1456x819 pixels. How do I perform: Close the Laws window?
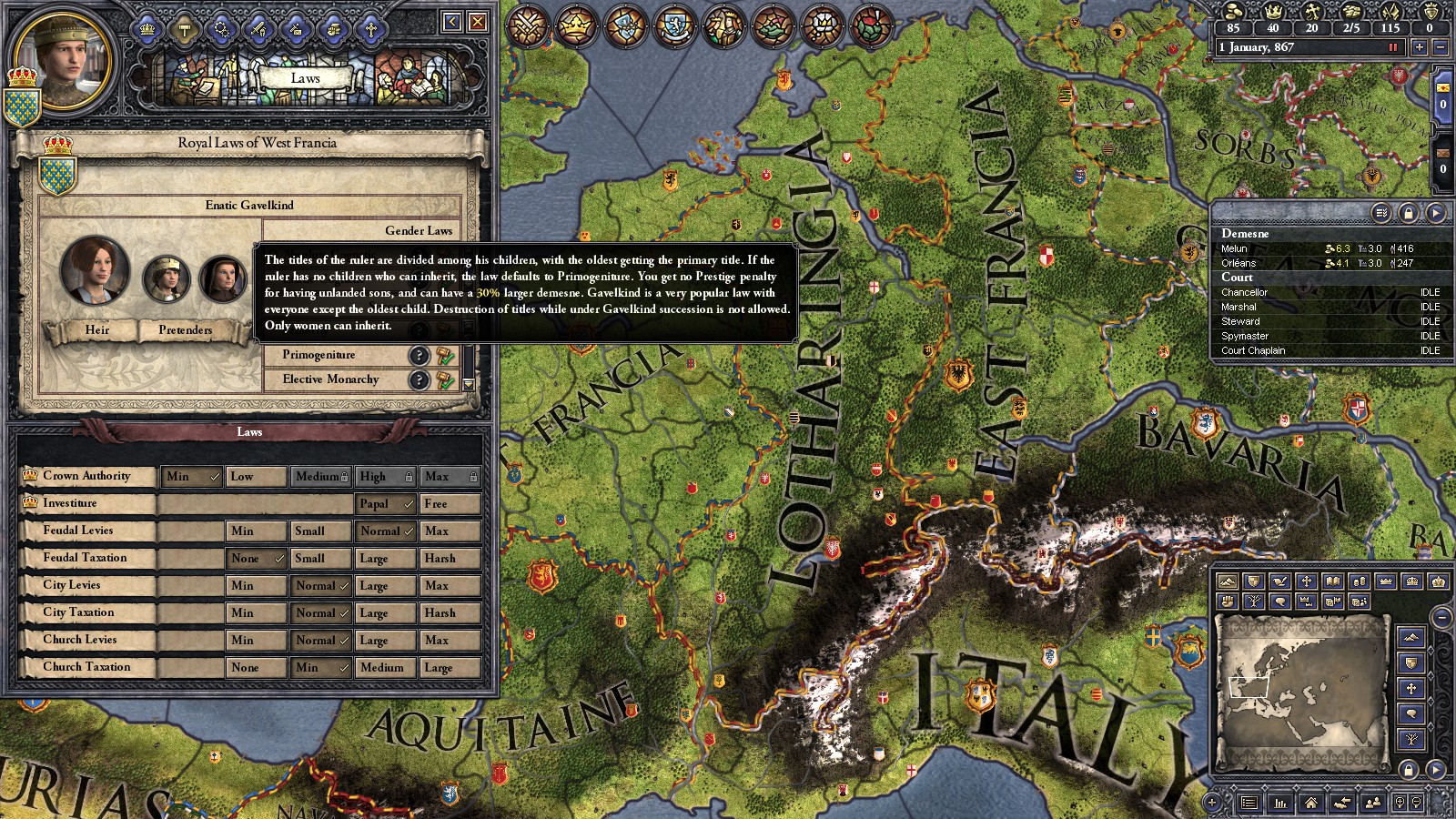(477, 22)
